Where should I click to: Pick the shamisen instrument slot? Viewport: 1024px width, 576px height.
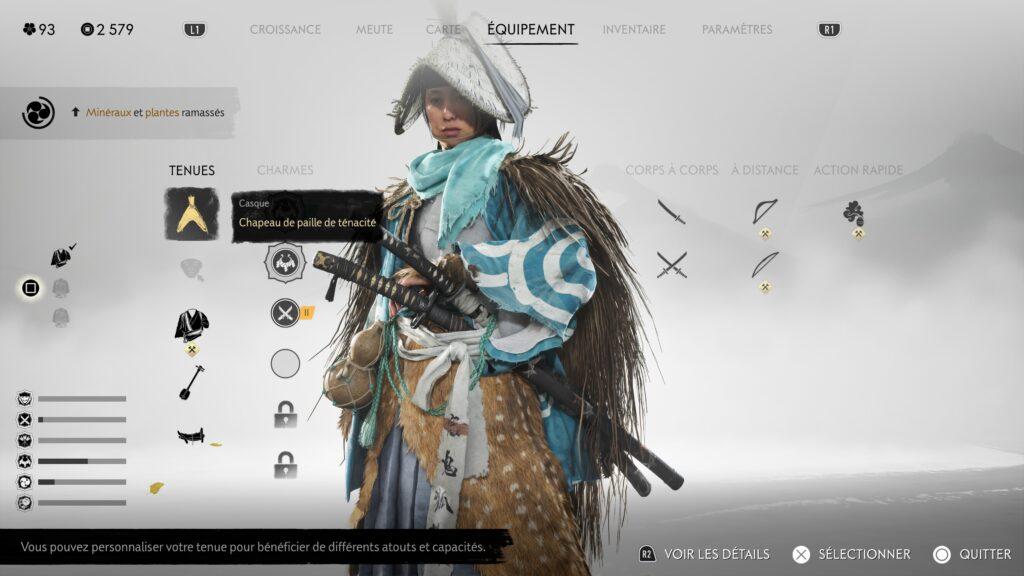point(192,381)
